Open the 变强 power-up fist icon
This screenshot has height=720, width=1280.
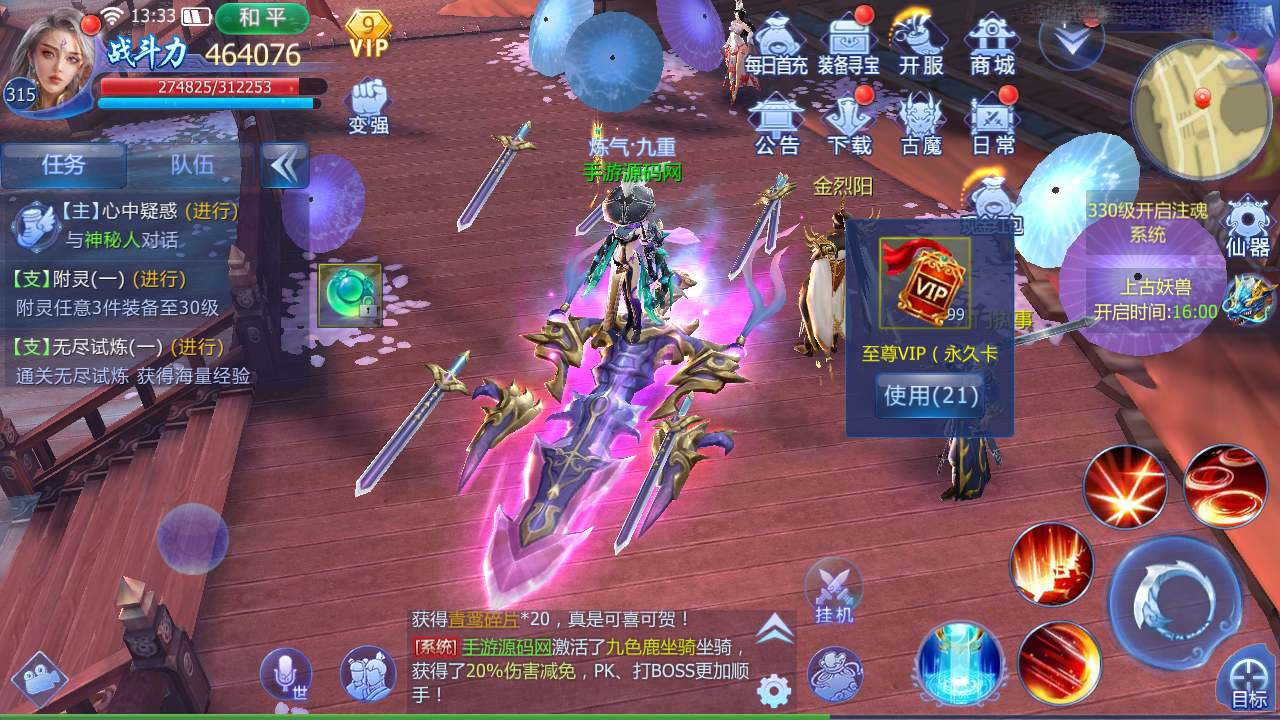tap(368, 107)
